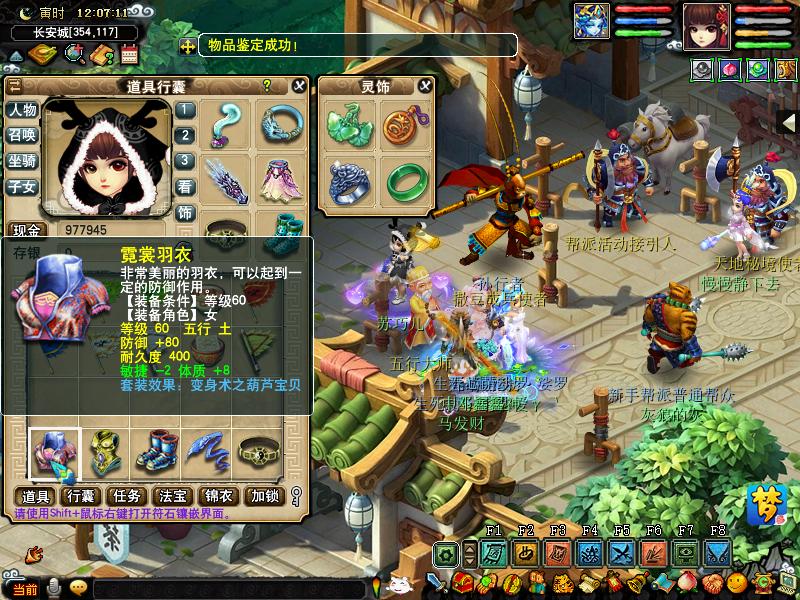Image resolution: width=800 pixels, height=600 pixels.
Task: Click the help question mark in inventory
Action: tap(267, 86)
